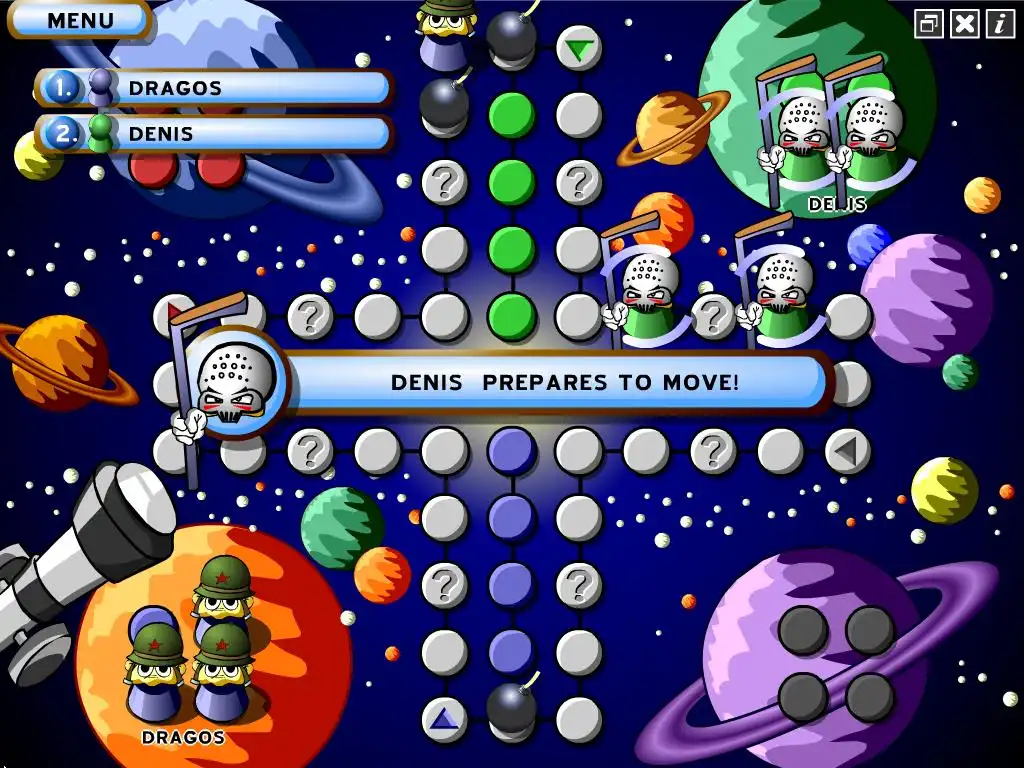Open the info button
1024x768 pixels.
[1000, 24]
